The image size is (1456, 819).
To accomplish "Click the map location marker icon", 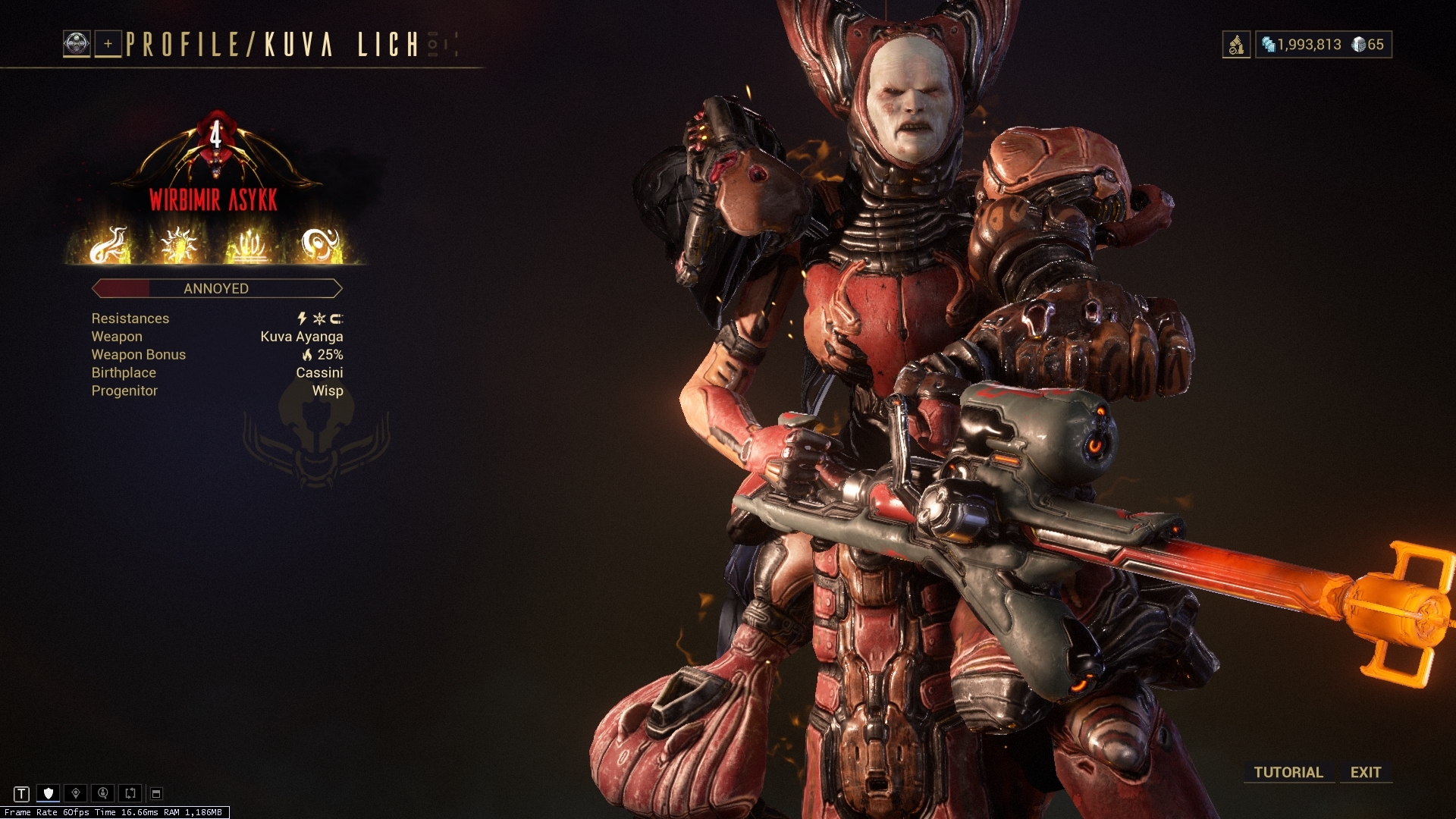I will [x=74, y=794].
